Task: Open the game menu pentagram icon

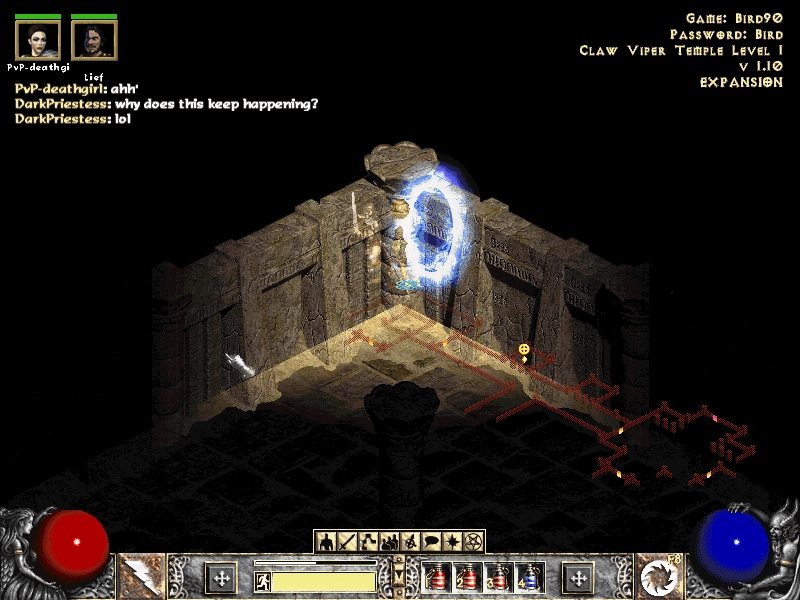Action: [473, 542]
